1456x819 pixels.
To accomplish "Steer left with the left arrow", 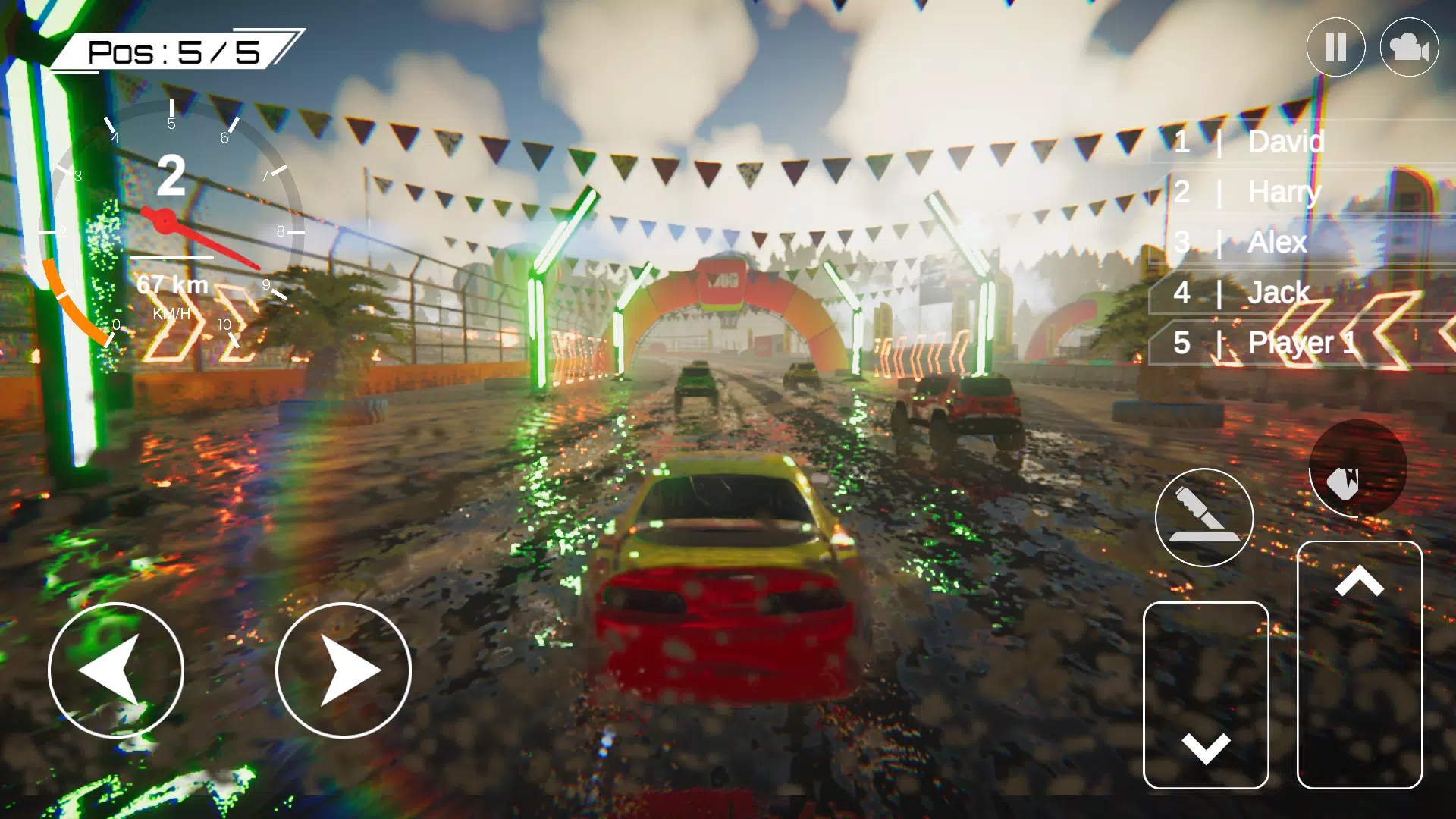I will (x=116, y=670).
